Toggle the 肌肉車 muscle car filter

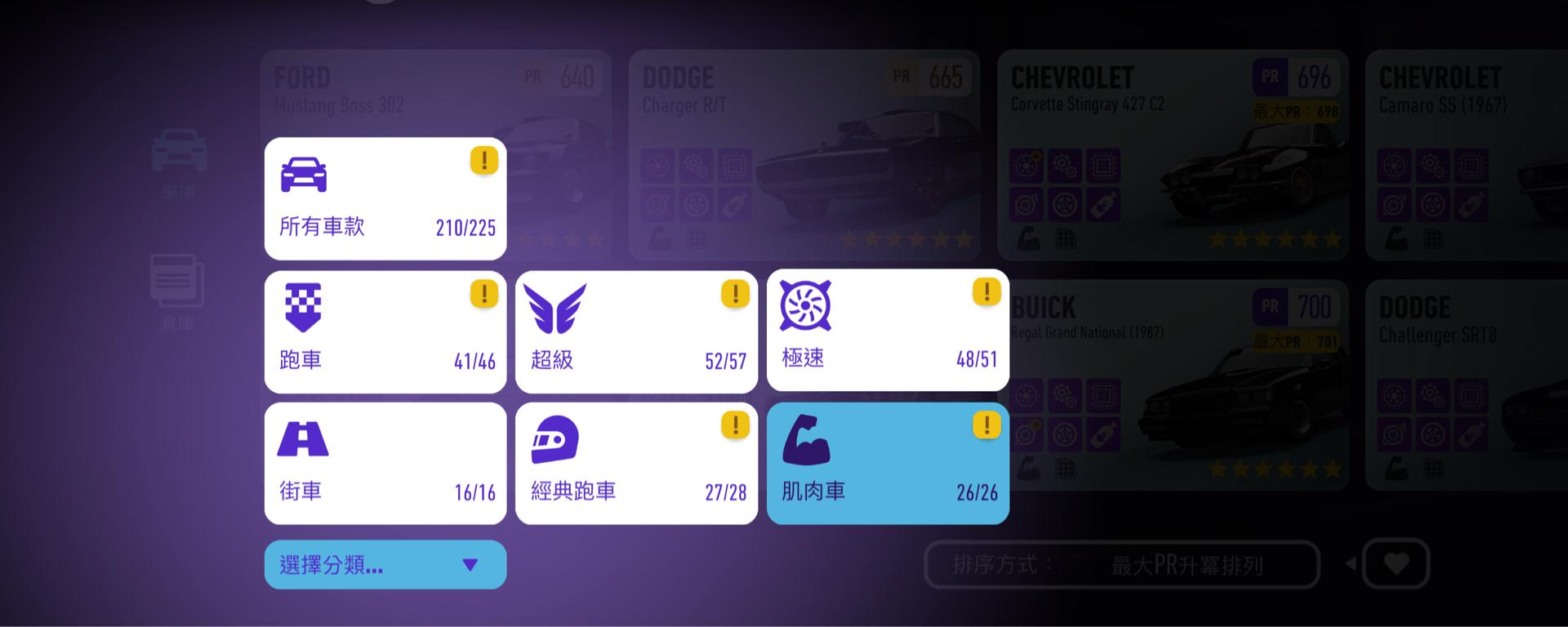coord(888,464)
